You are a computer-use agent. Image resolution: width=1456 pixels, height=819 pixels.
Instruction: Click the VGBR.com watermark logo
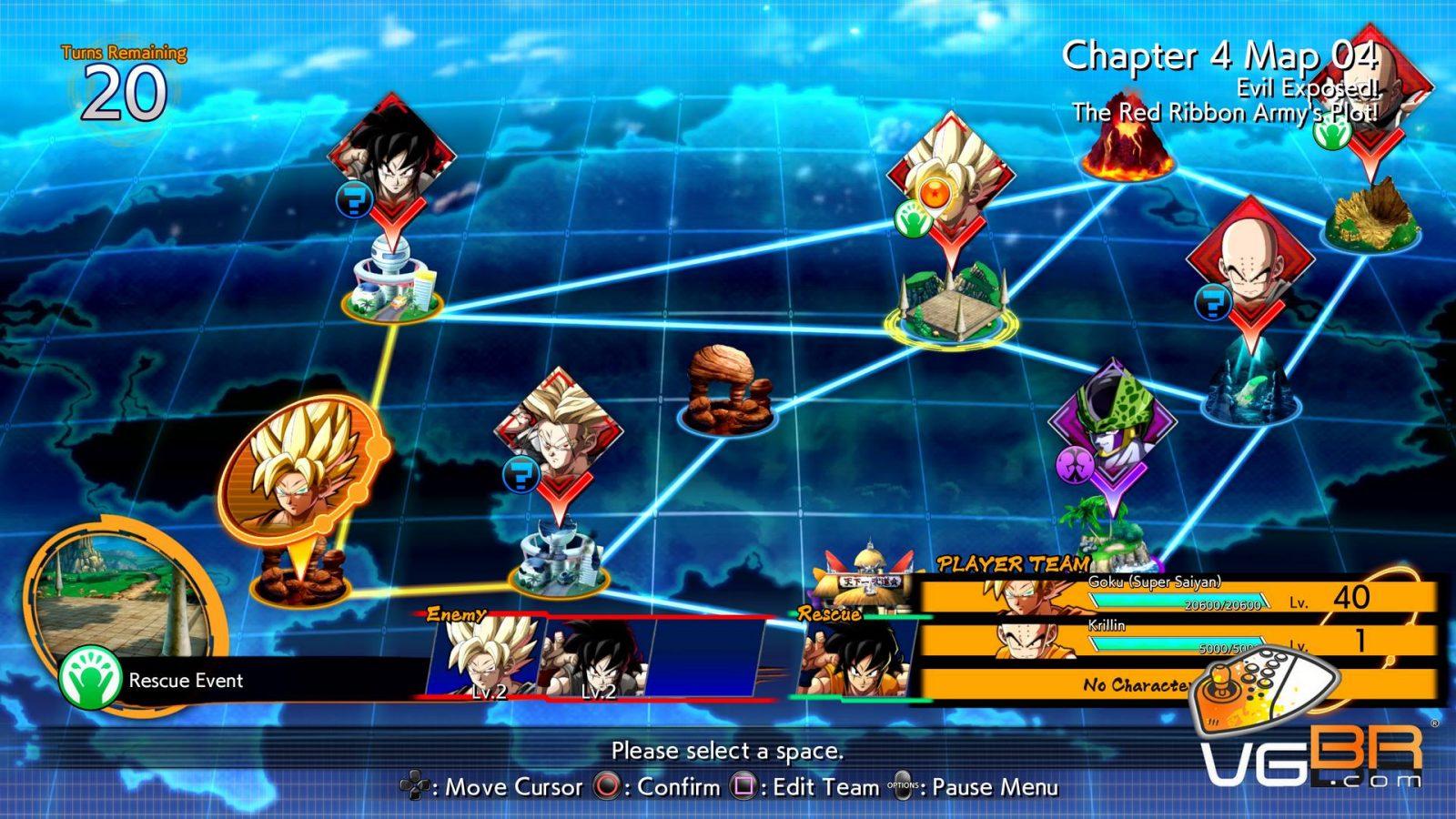pyautogui.click(x=1312, y=753)
